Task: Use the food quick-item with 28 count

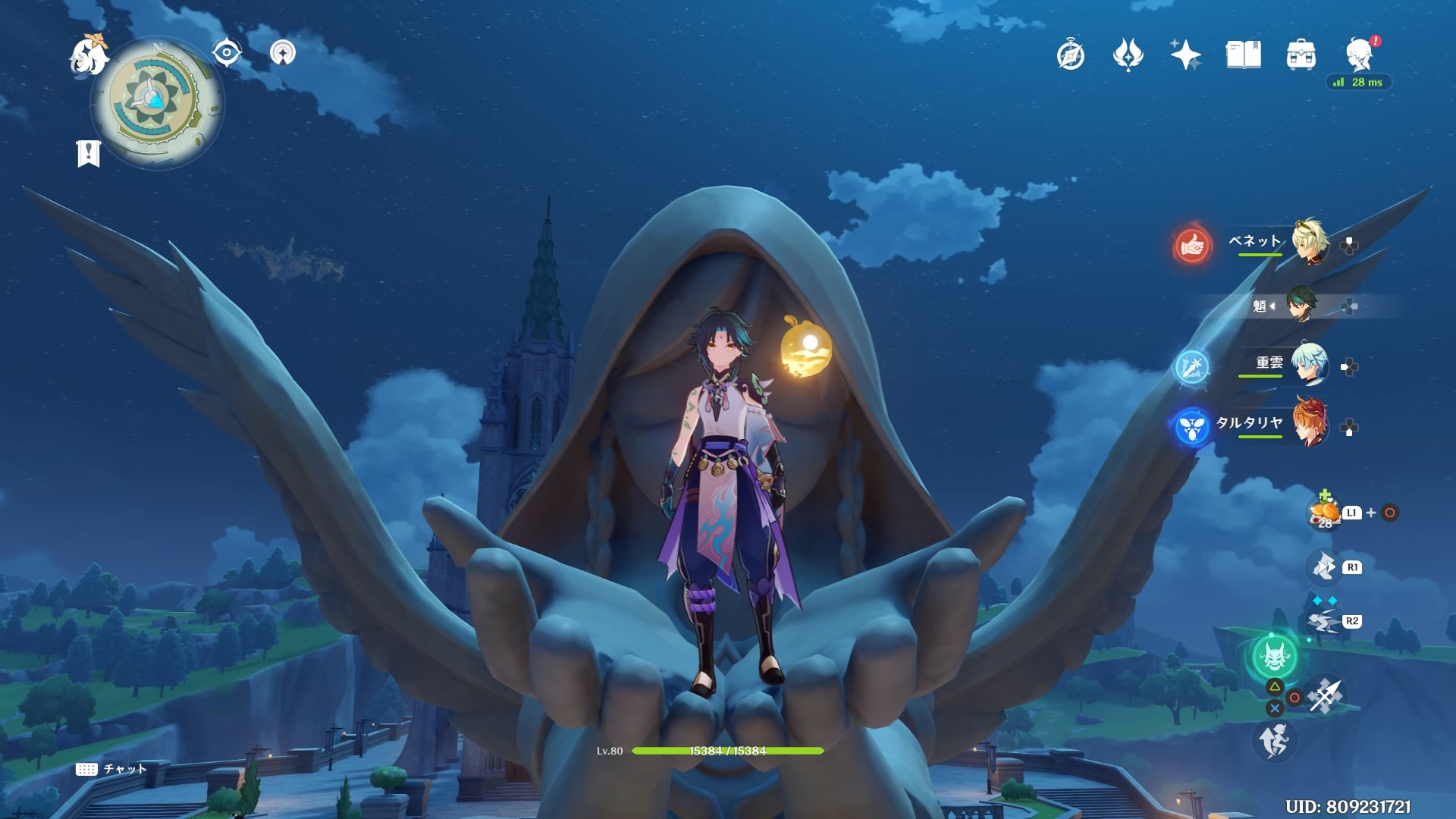Action: (x=1325, y=512)
